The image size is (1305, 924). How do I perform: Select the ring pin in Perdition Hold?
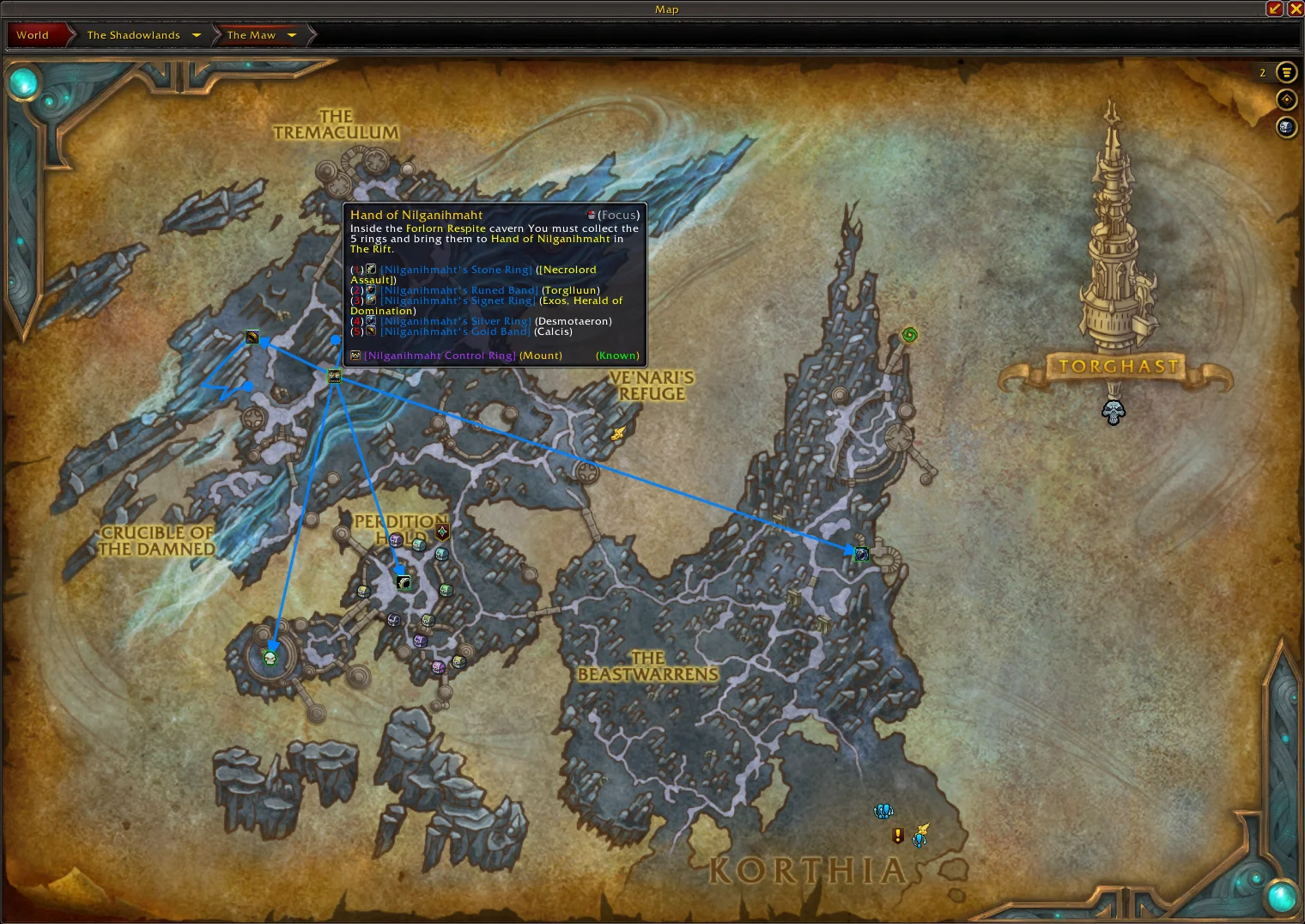click(404, 582)
